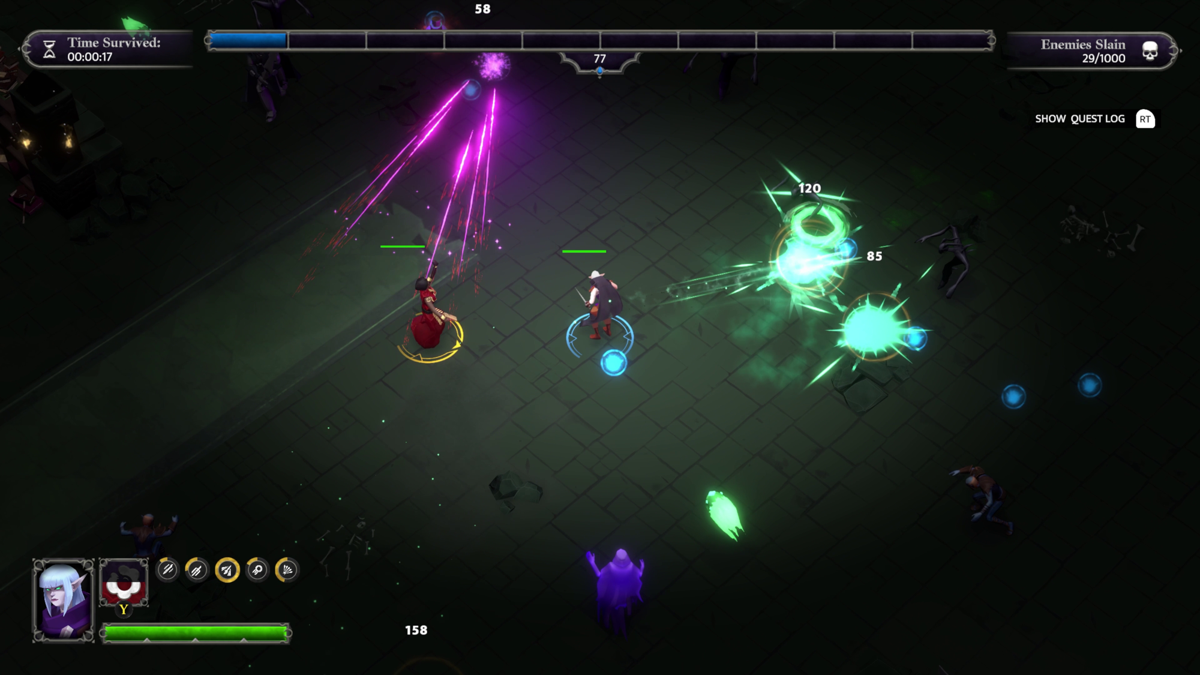Image resolution: width=1200 pixels, height=675 pixels.
Task: Cast the comet orb ability
Action: (x=257, y=569)
